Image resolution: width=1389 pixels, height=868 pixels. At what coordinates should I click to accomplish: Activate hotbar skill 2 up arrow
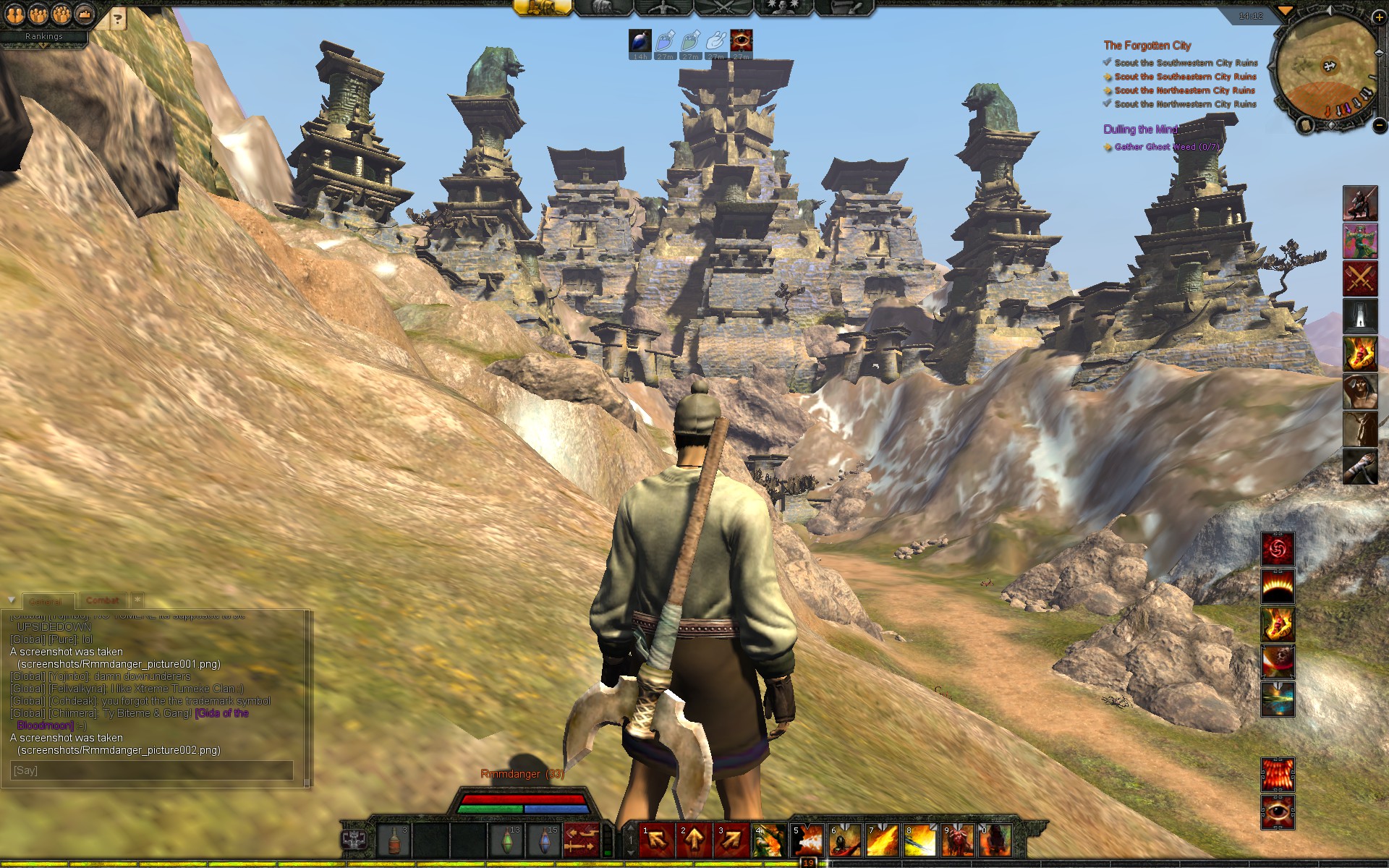[694, 840]
